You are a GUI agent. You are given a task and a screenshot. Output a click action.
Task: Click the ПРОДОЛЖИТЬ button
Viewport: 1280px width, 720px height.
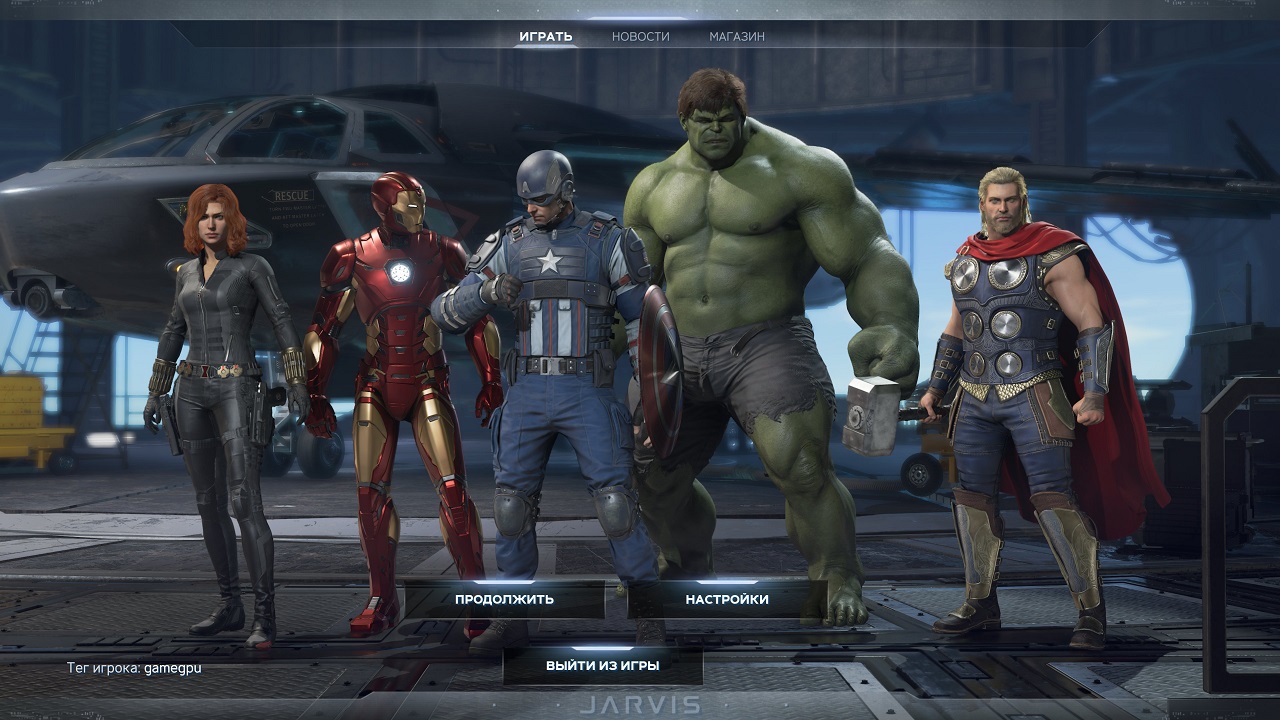tap(504, 600)
